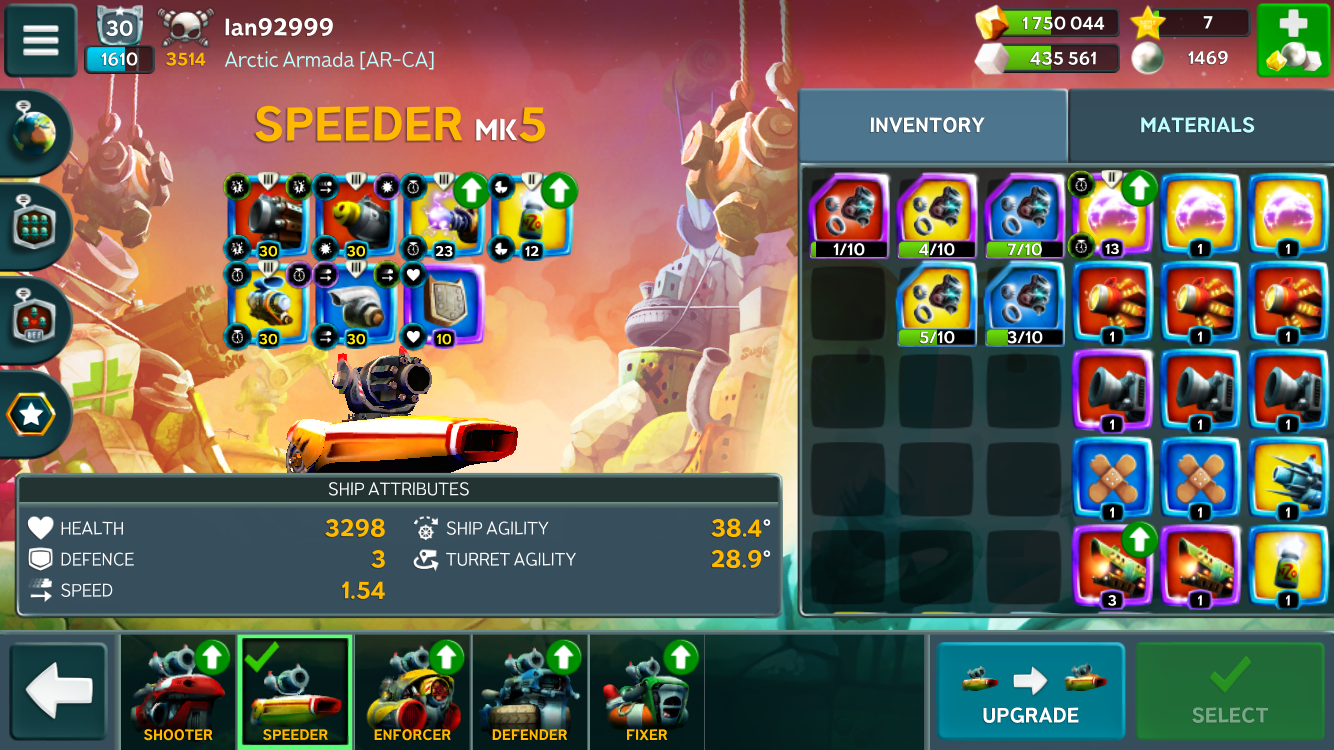
Task: Select the equipped level 23 weapon with upgrade arrow
Action: [442, 215]
